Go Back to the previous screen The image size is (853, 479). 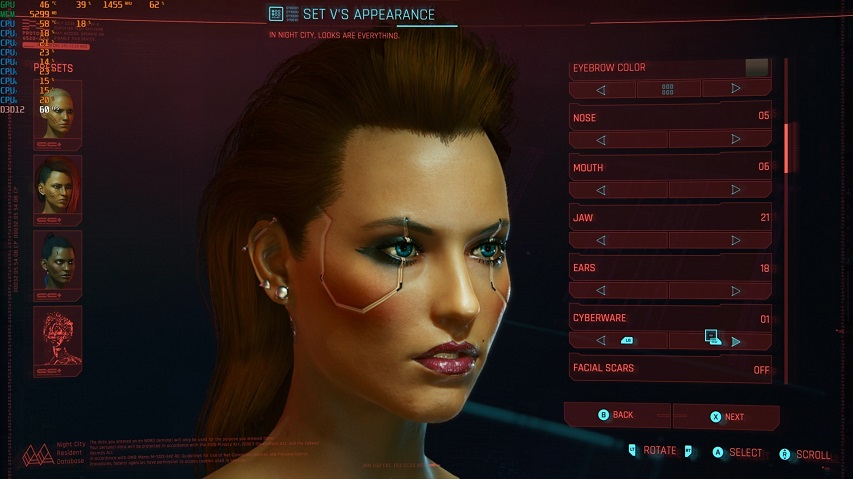coord(617,415)
